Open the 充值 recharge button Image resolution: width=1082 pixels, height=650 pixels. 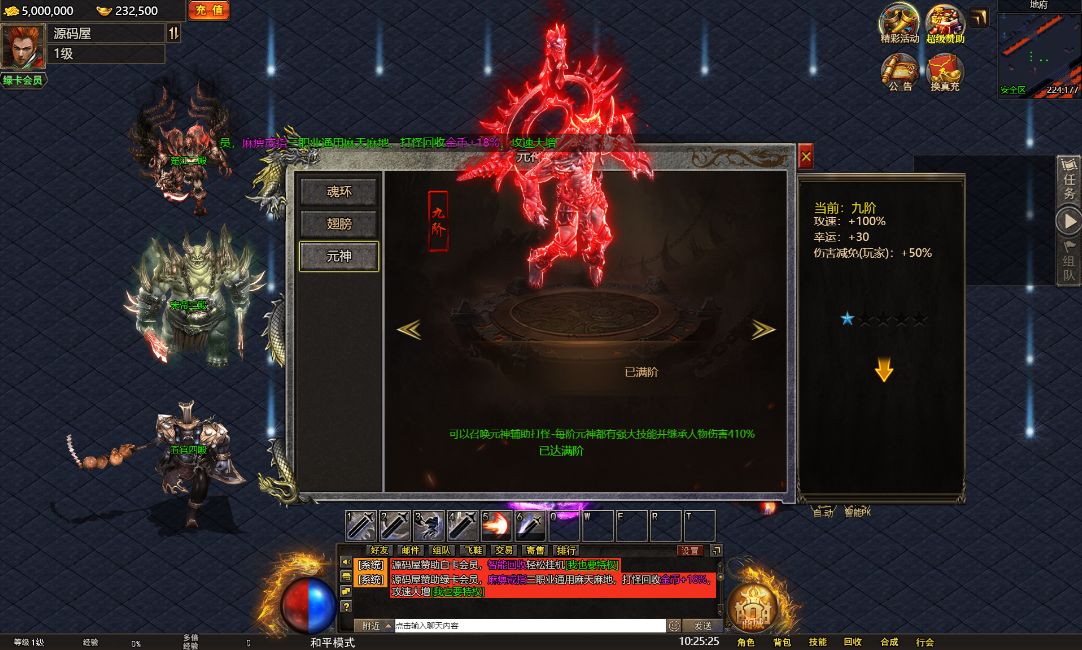pyautogui.click(x=209, y=10)
